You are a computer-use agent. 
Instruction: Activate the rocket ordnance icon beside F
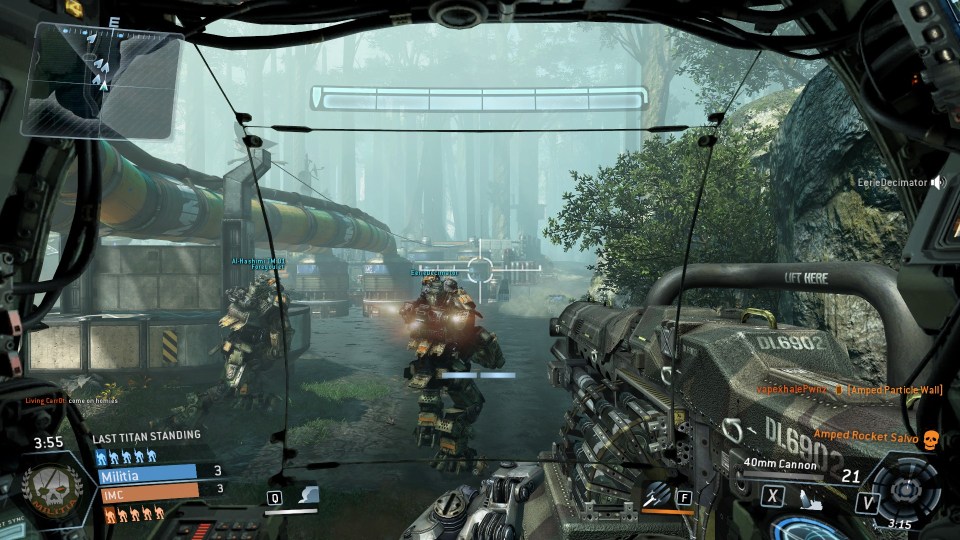657,494
